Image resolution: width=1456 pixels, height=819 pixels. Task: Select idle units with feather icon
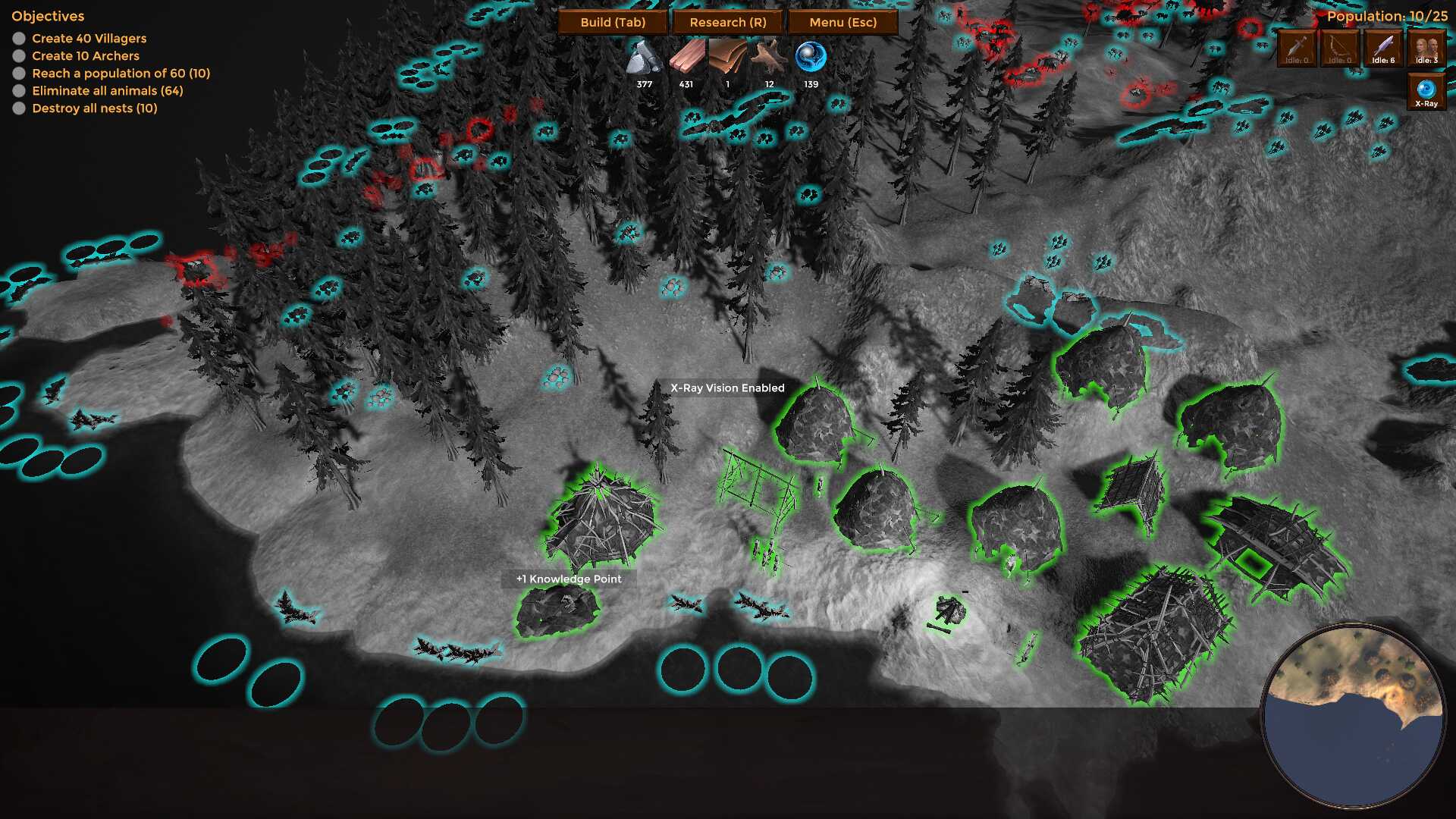[1382, 49]
